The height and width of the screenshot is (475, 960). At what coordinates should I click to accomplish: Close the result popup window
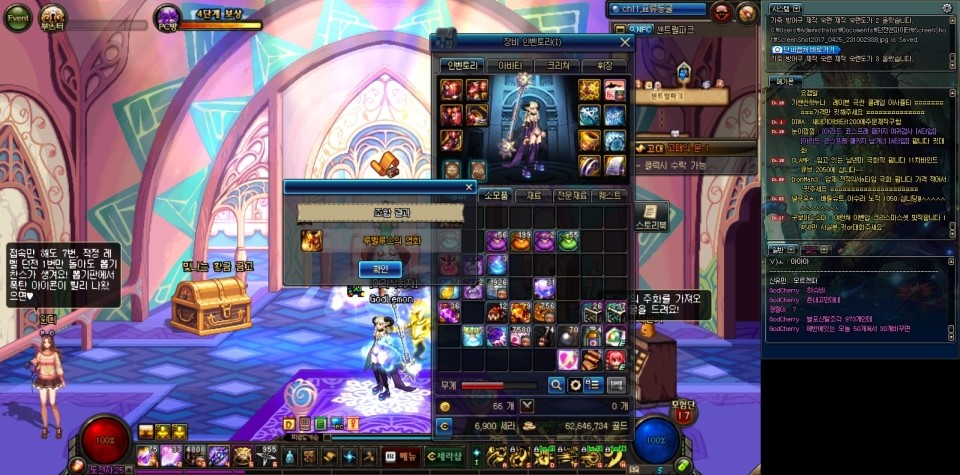pyautogui.click(x=469, y=186)
